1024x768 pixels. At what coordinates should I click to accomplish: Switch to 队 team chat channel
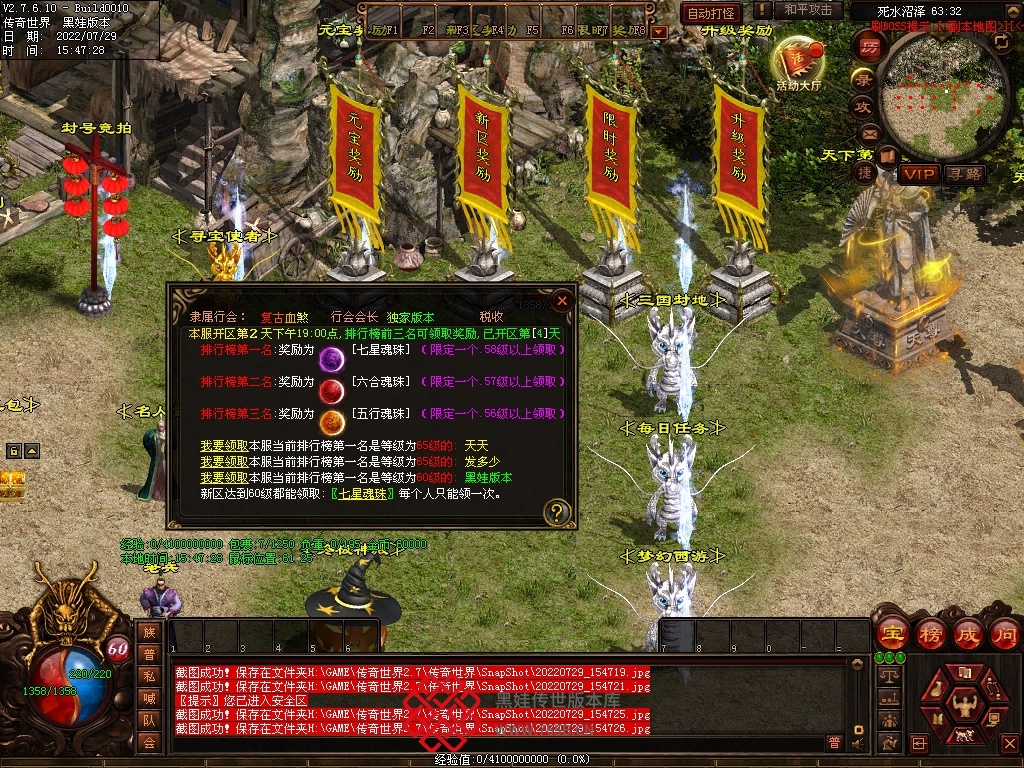click(148, 720)
